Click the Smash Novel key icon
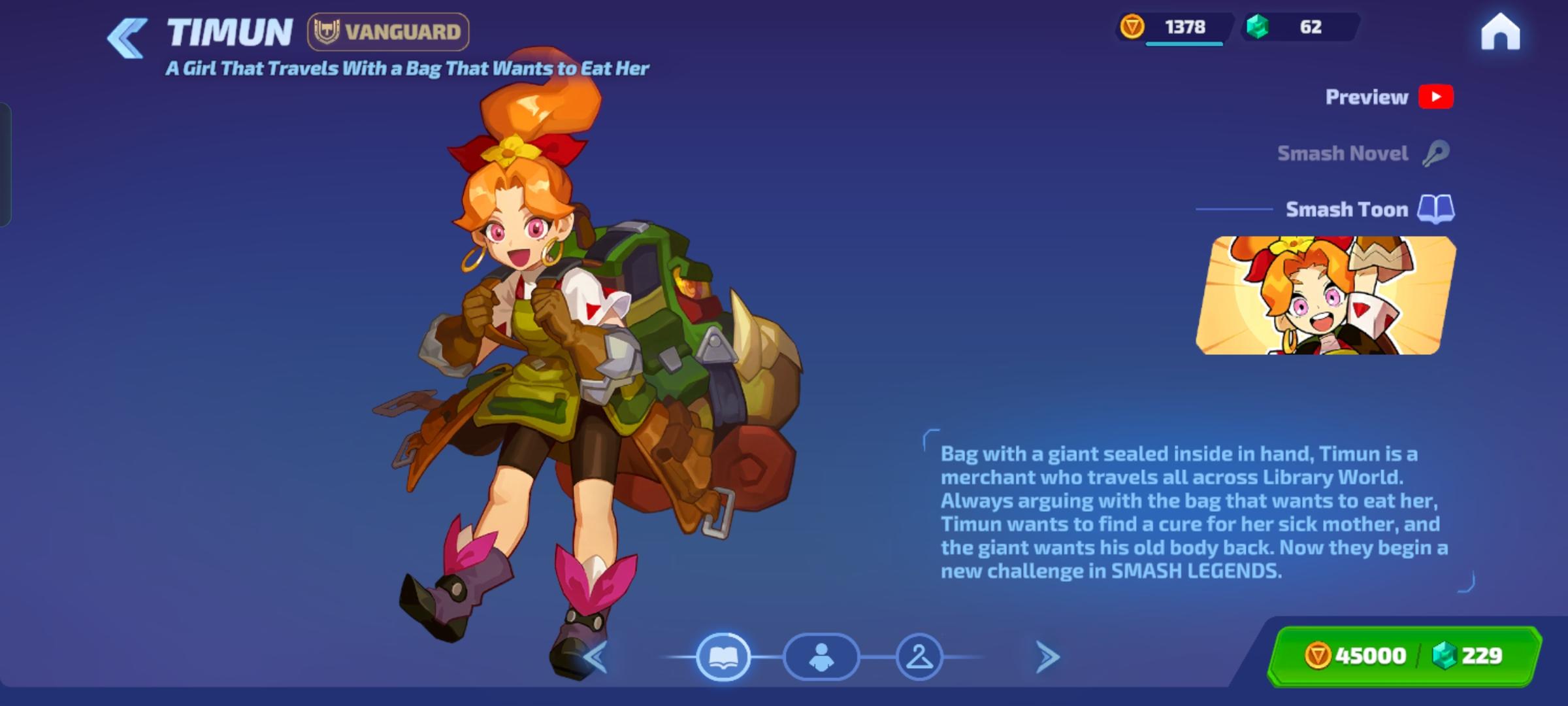 coord(1437,152)
